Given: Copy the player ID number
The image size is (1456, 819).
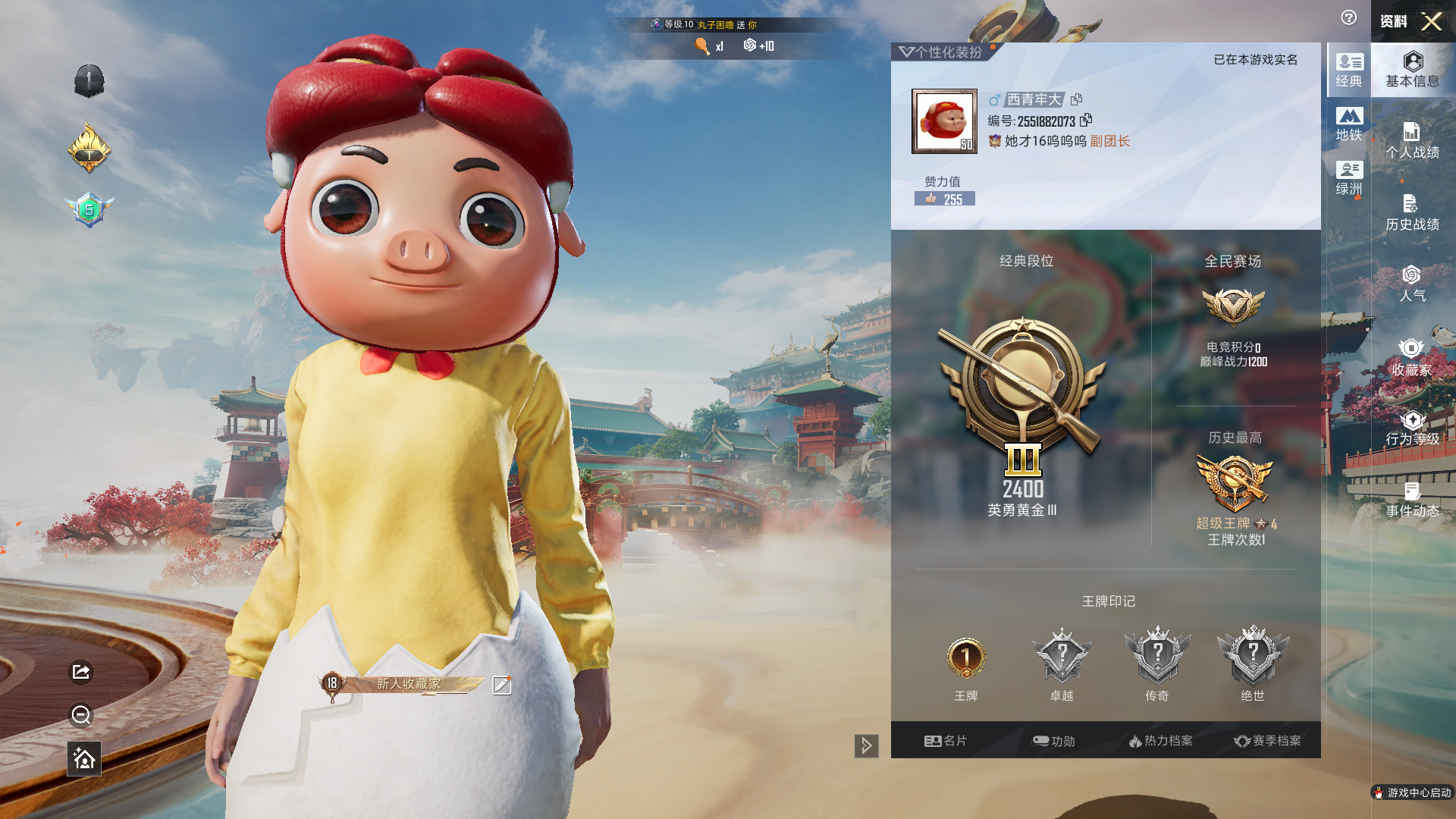Looking at the screenshot, I should coord(1087,120).
